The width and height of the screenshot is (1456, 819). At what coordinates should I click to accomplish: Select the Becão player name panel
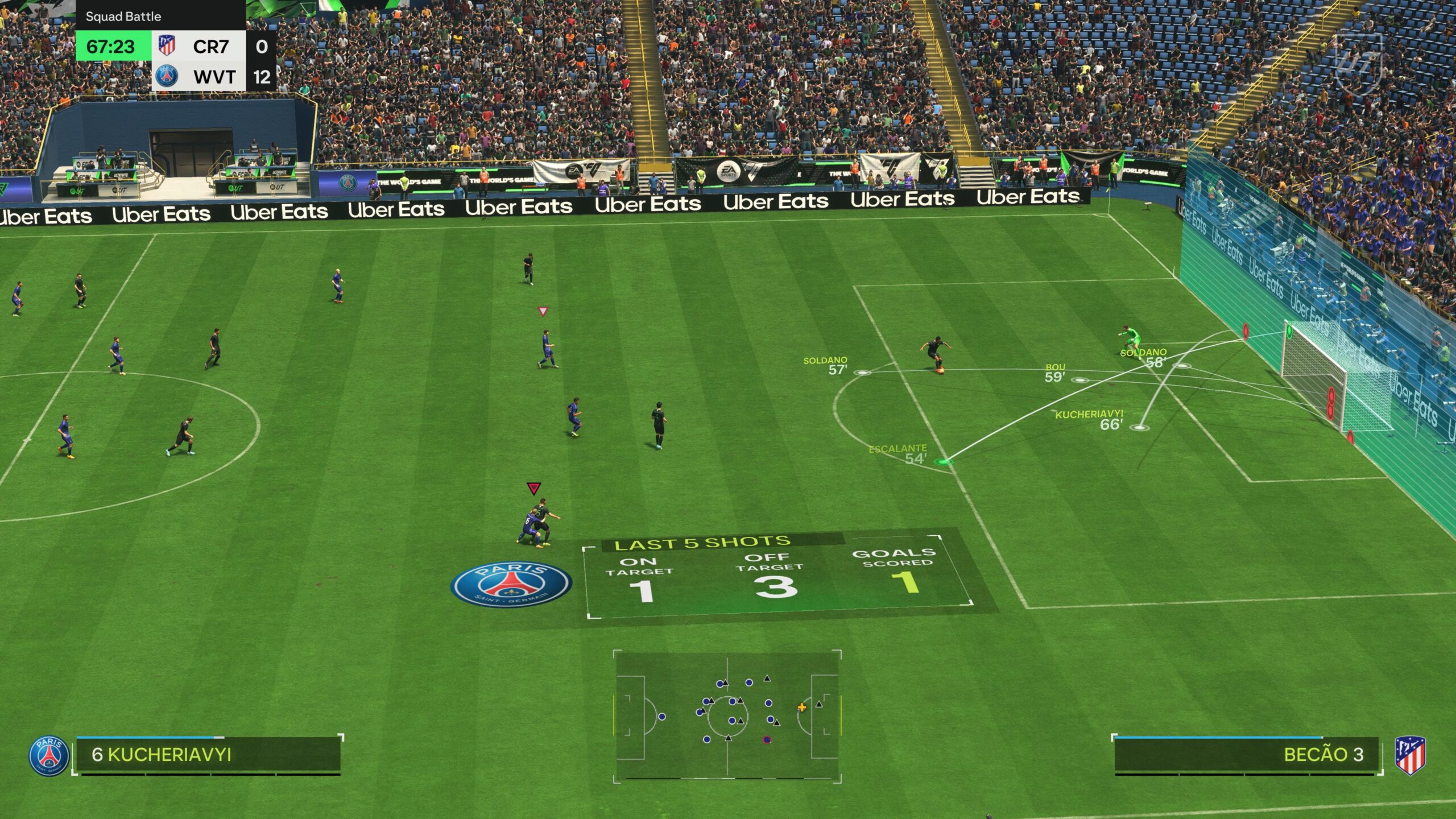1247,755
